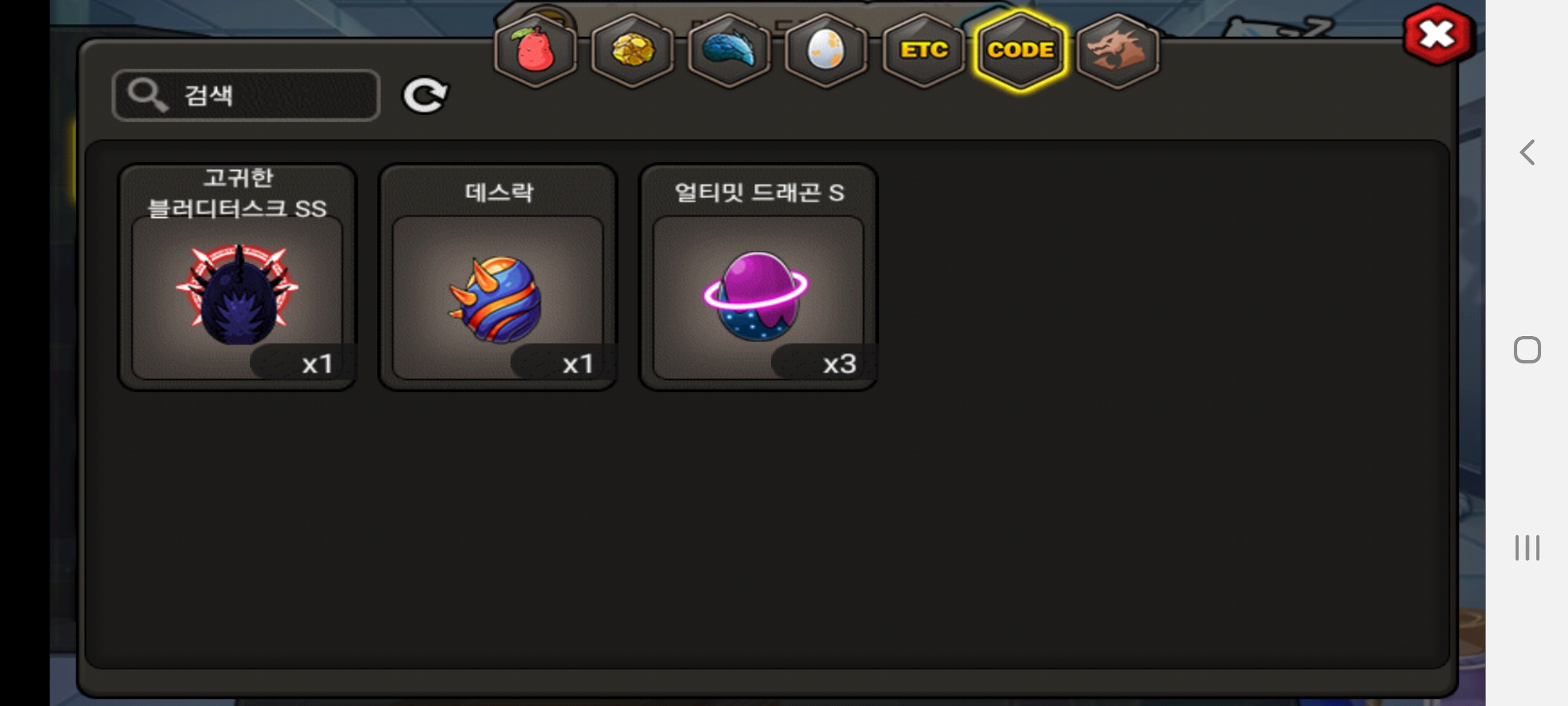This screenshot has width=1568, height=706.
Task: Switch to the red fruit tab
Action: (535, 50)
